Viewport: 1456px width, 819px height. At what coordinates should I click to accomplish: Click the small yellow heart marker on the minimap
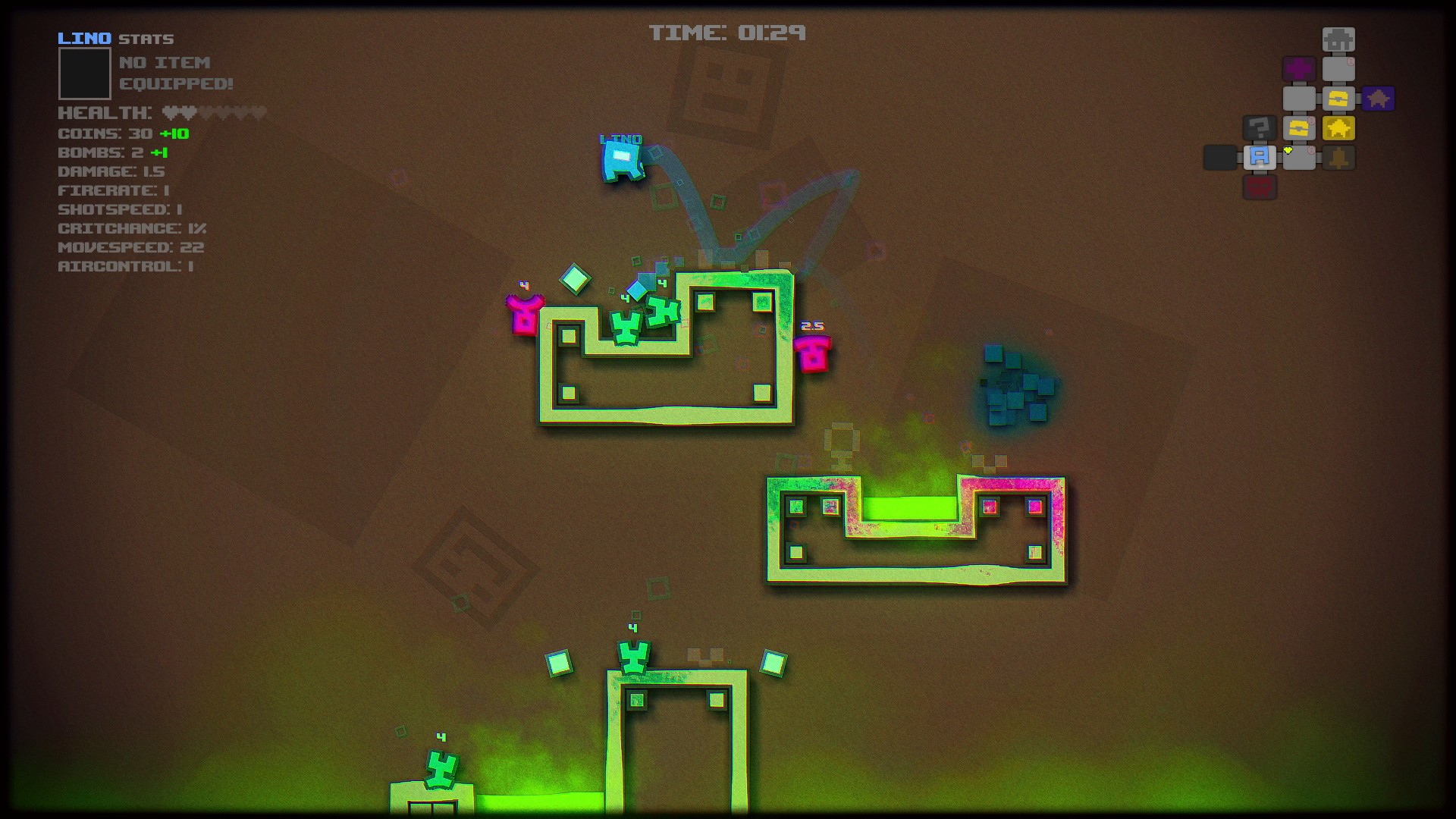point(1288,151)
